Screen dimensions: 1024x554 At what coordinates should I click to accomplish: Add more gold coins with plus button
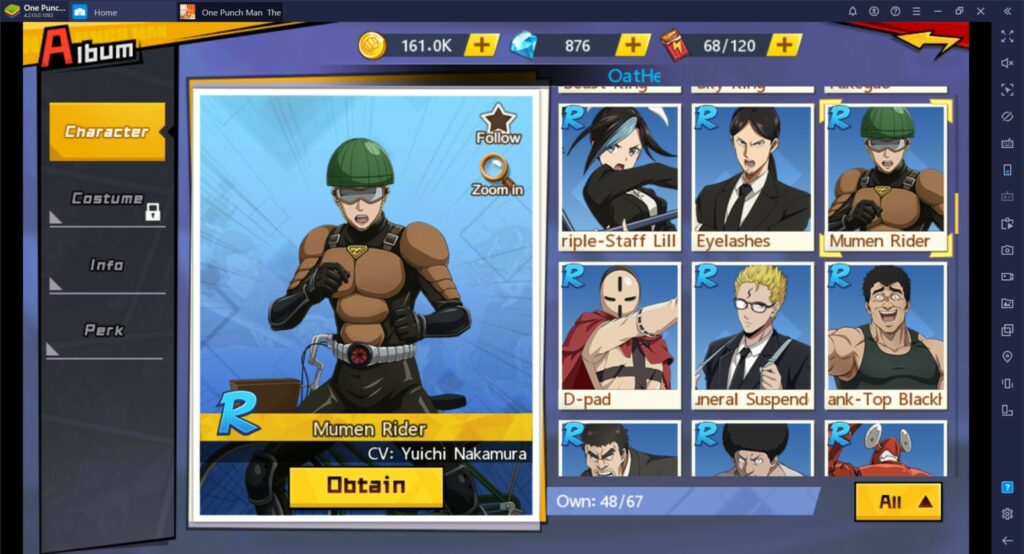click(x=483, y=45)
